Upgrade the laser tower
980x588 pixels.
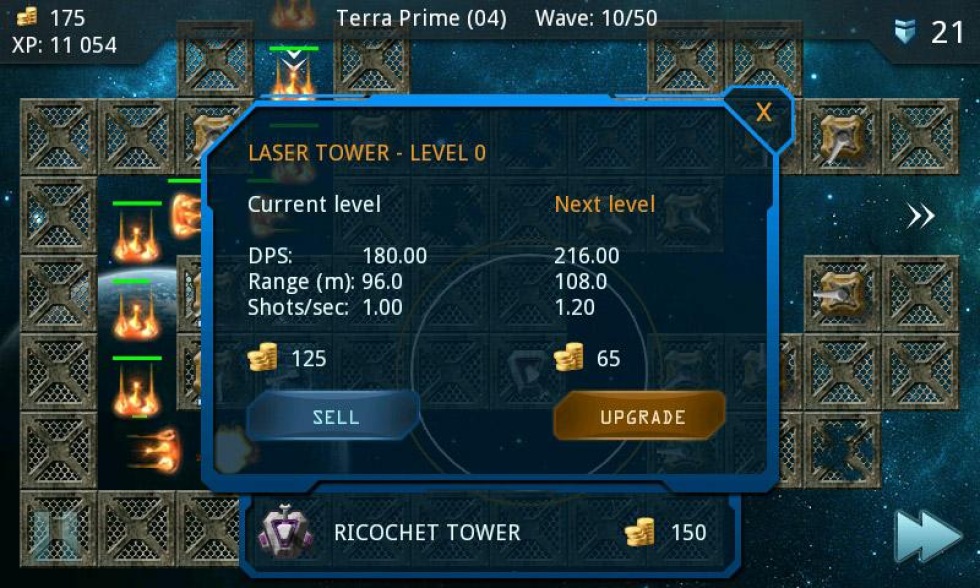point(641,416)
